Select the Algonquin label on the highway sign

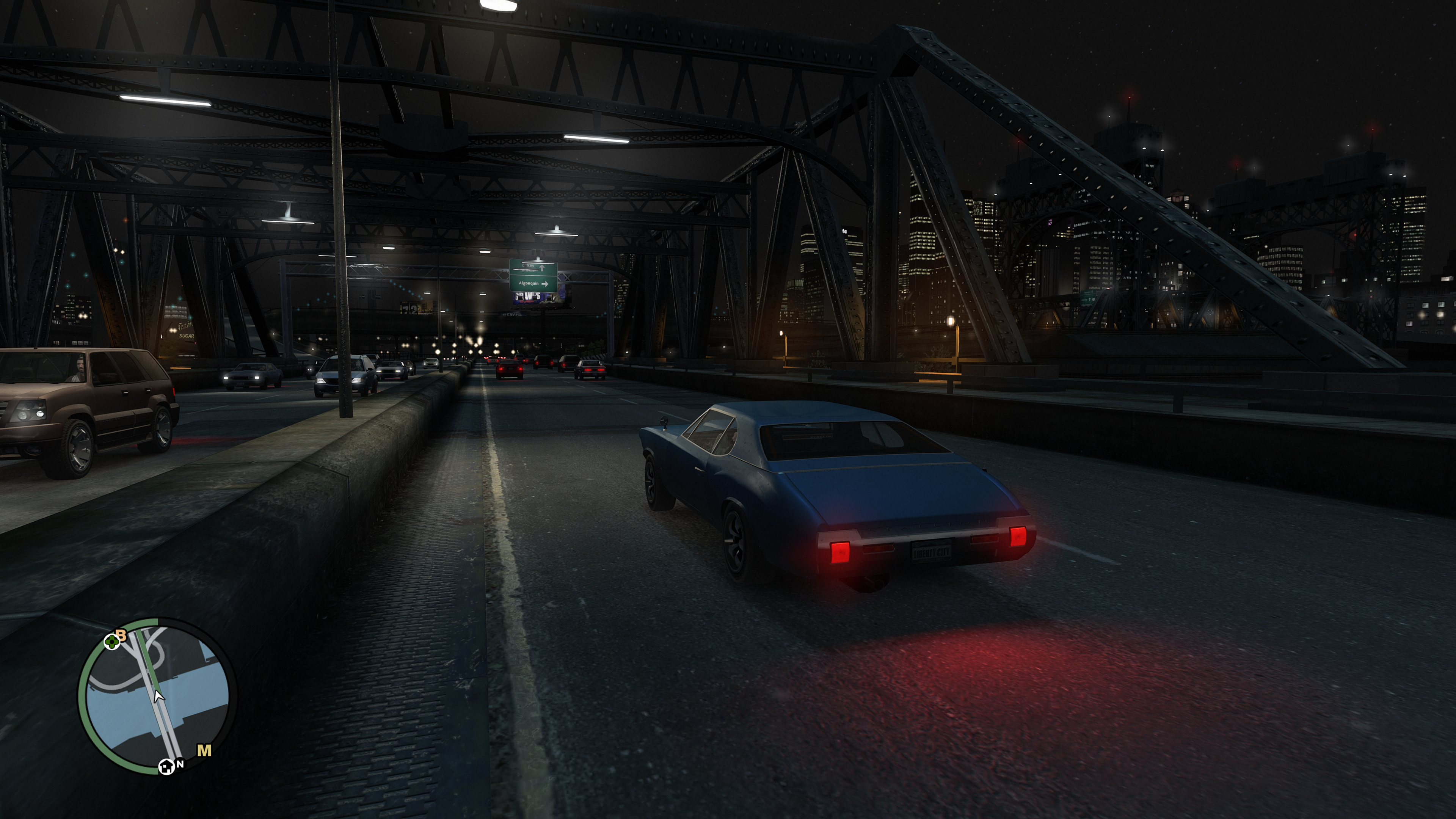coord(529,284)
